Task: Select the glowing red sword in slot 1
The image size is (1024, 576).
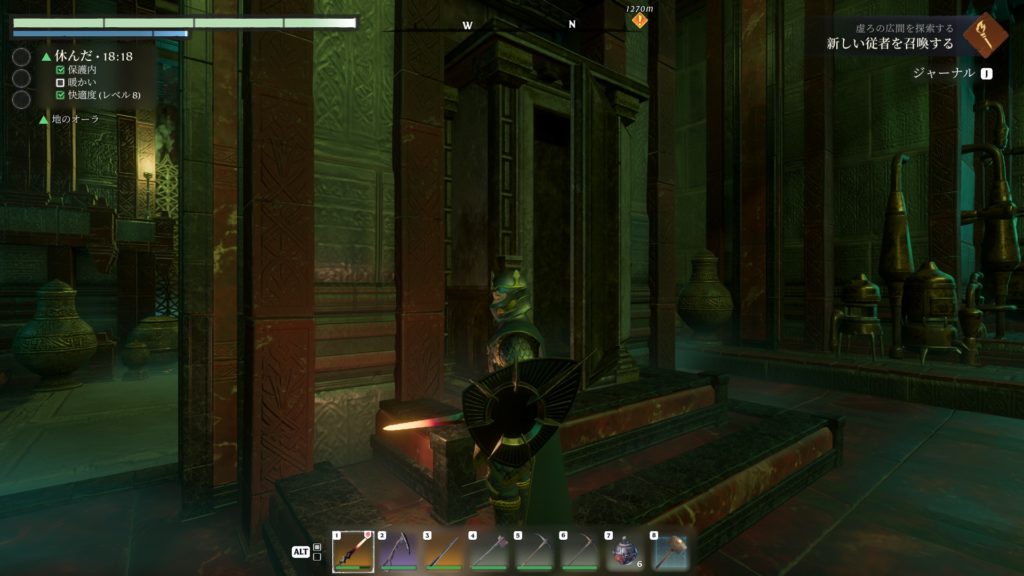Action: click(x=353, y=552)
